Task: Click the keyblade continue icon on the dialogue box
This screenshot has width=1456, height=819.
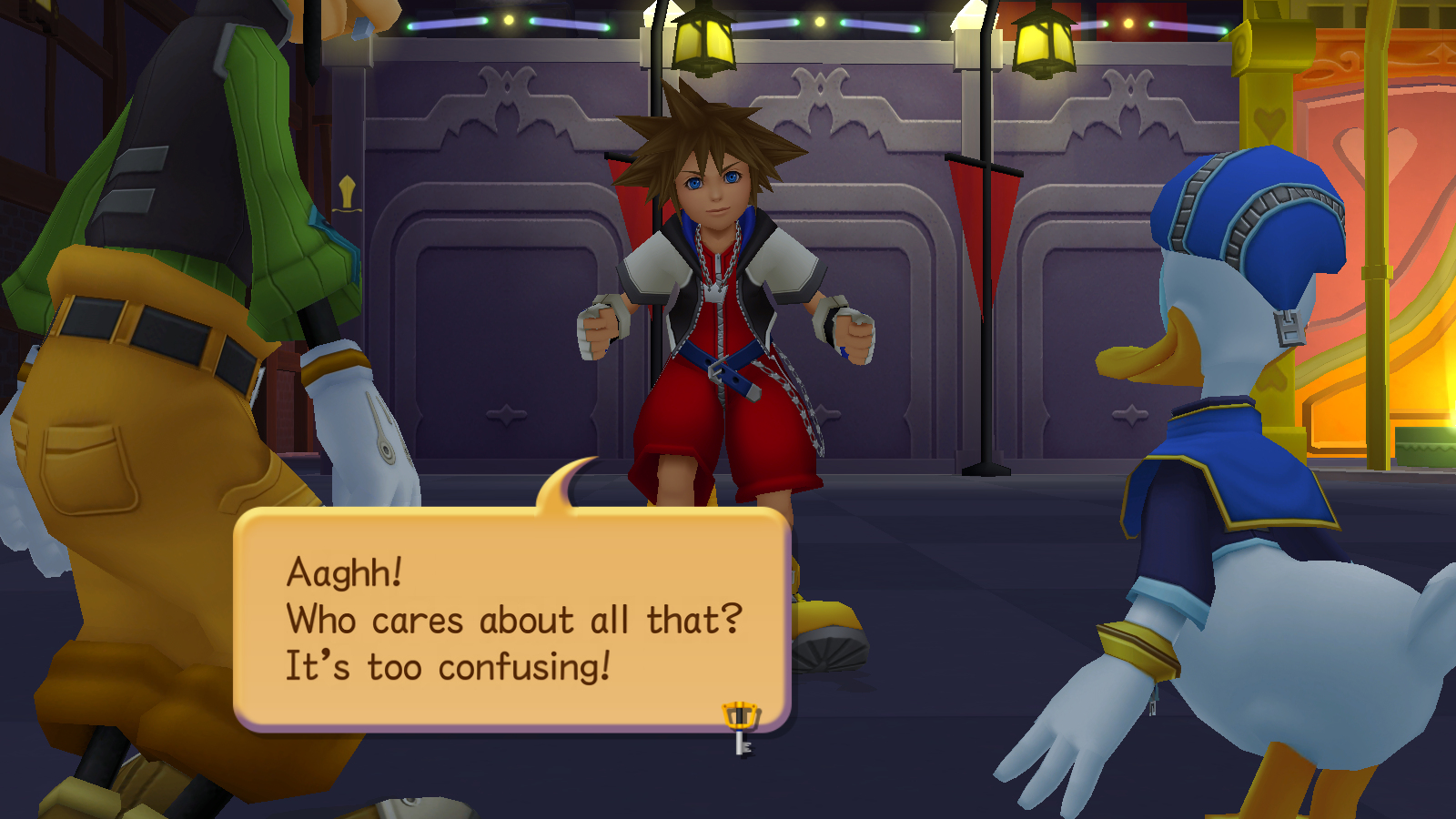Action: coord(741,726)
